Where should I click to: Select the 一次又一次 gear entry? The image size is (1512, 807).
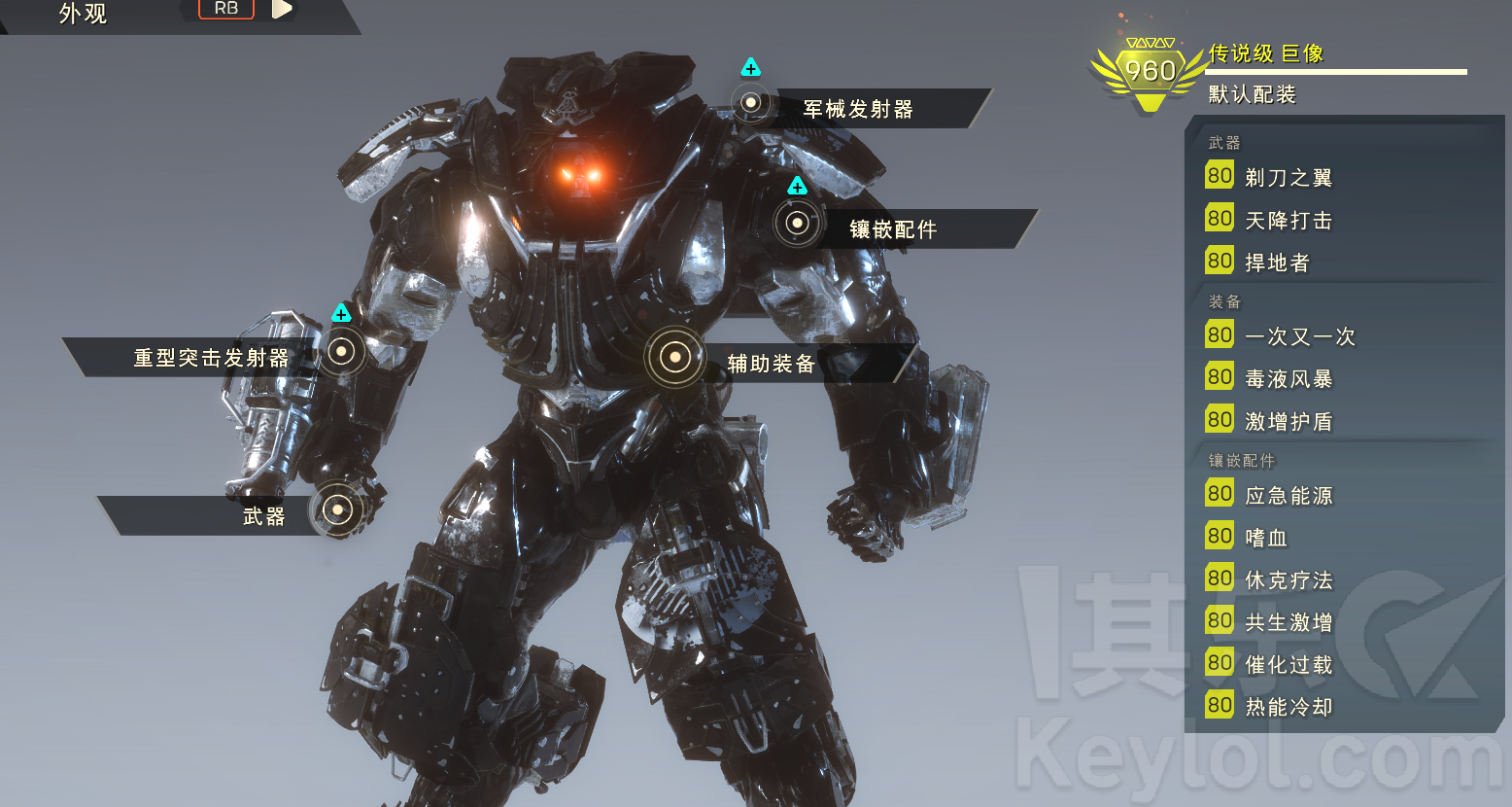pos(1299,336)
